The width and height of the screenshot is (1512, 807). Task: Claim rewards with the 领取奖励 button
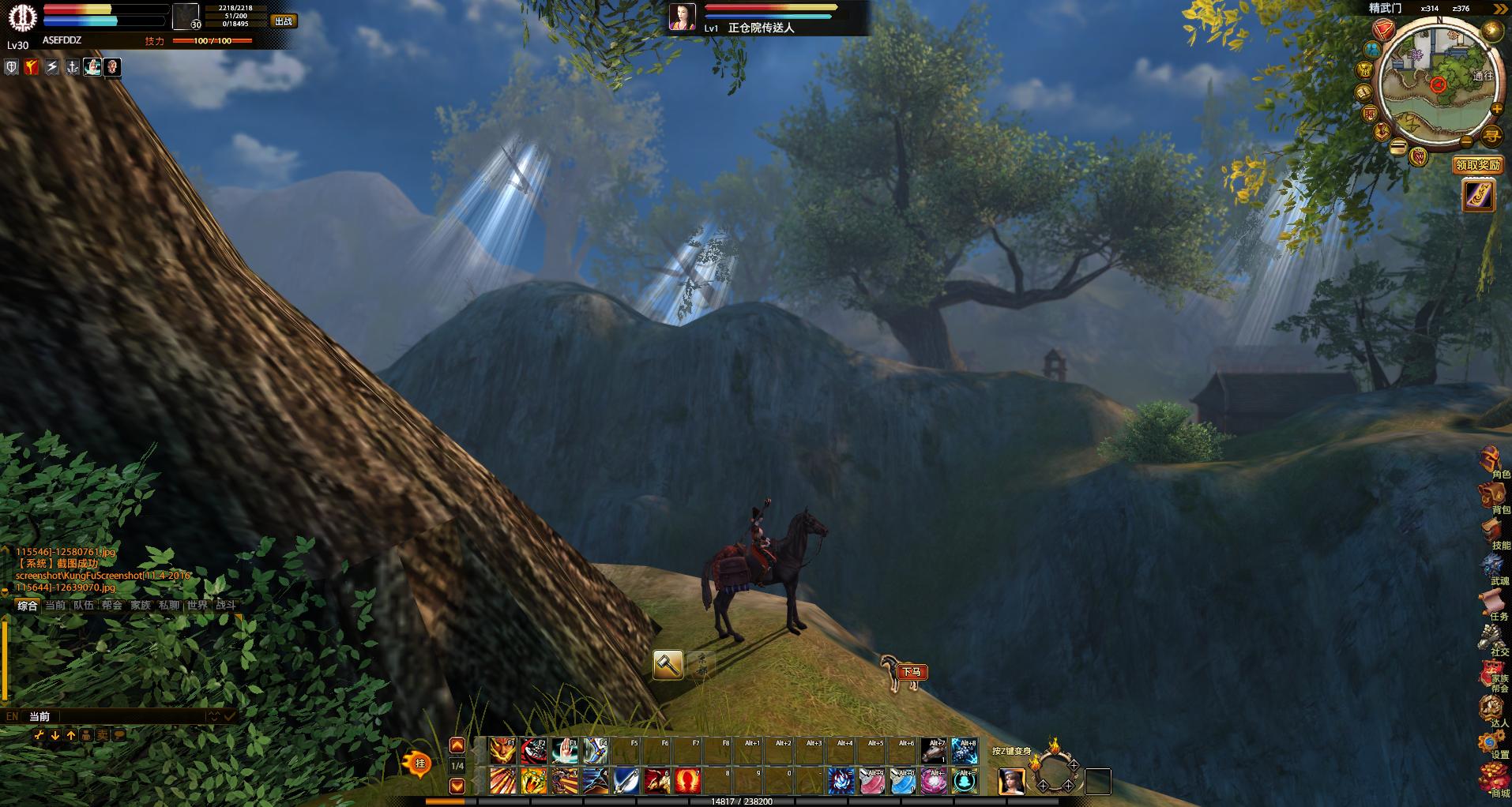pyautogui.click(x=1477, y=165)
